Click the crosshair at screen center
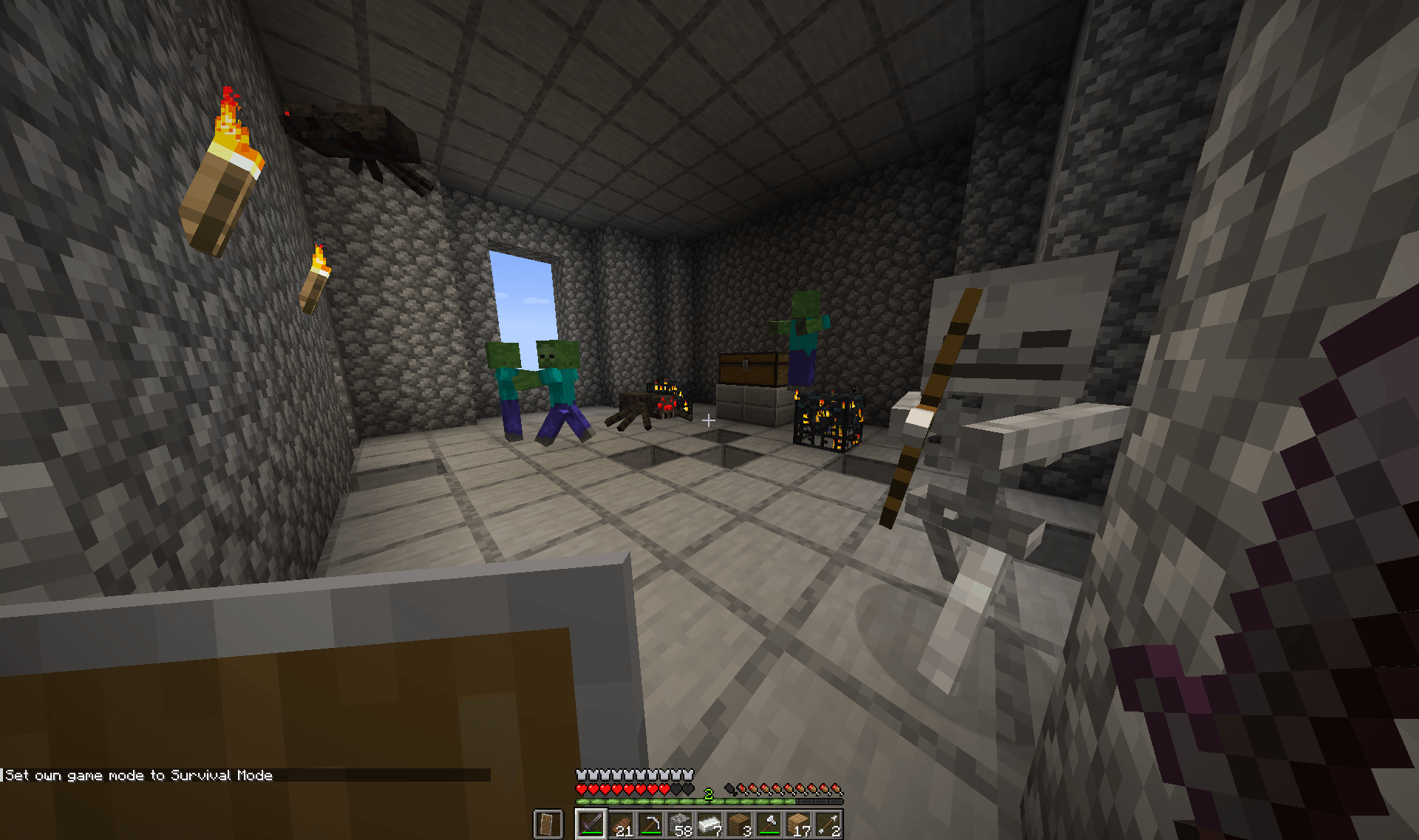Screen dimensions: 1419x840 click(708, 420)
